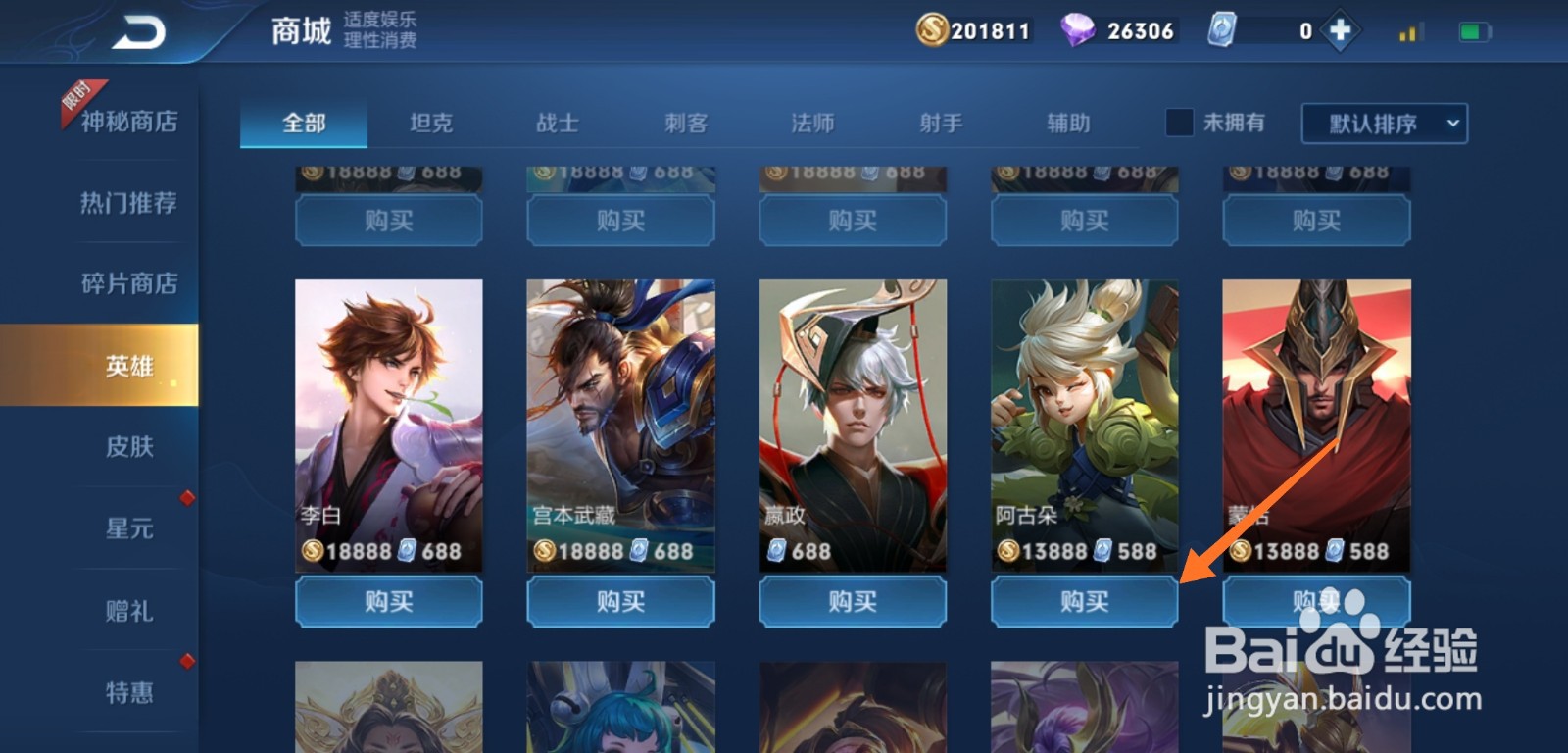Switch to the 法师 hero tab

click(812, 122)
